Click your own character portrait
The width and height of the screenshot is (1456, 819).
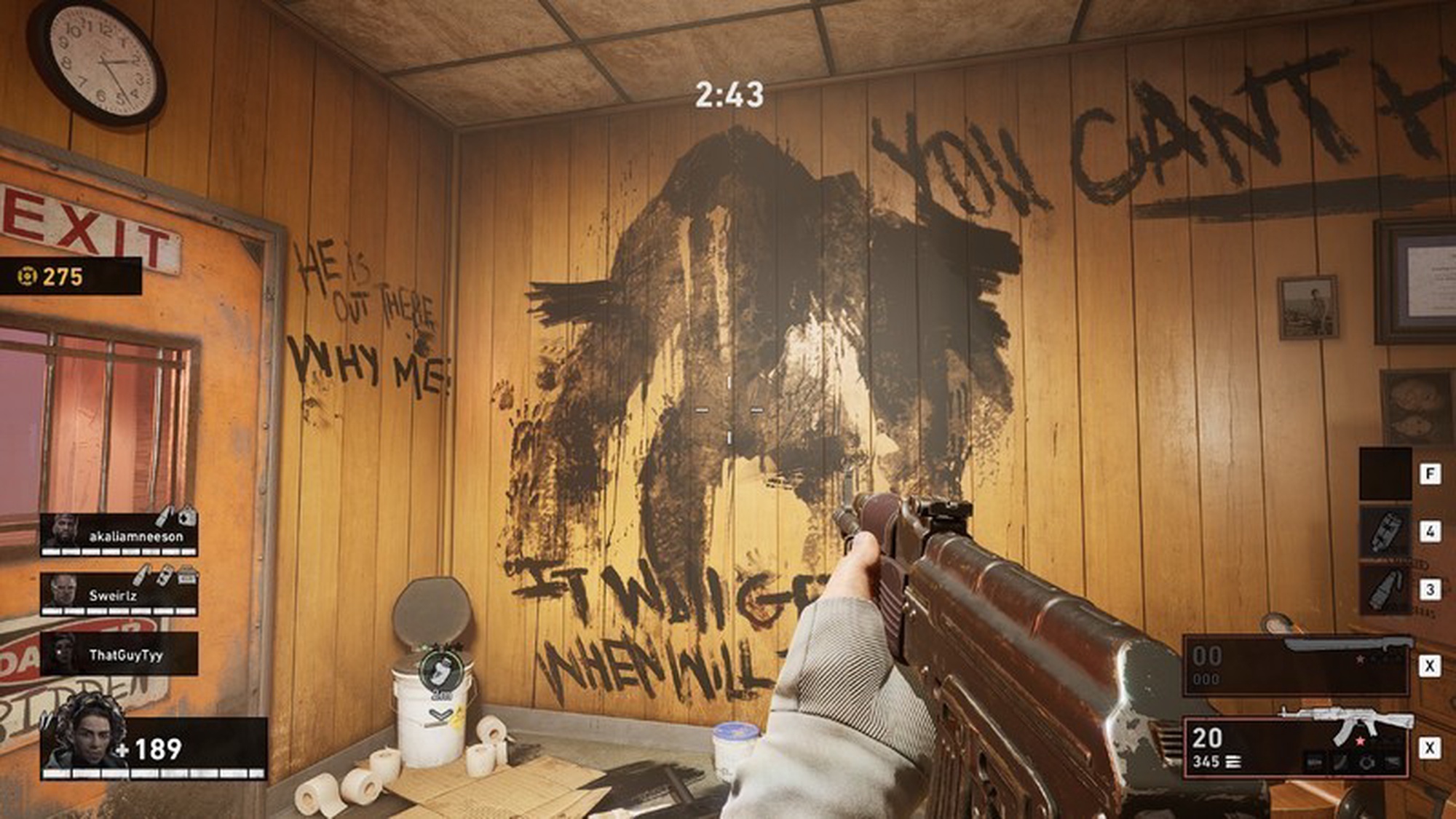coord(77,736)
